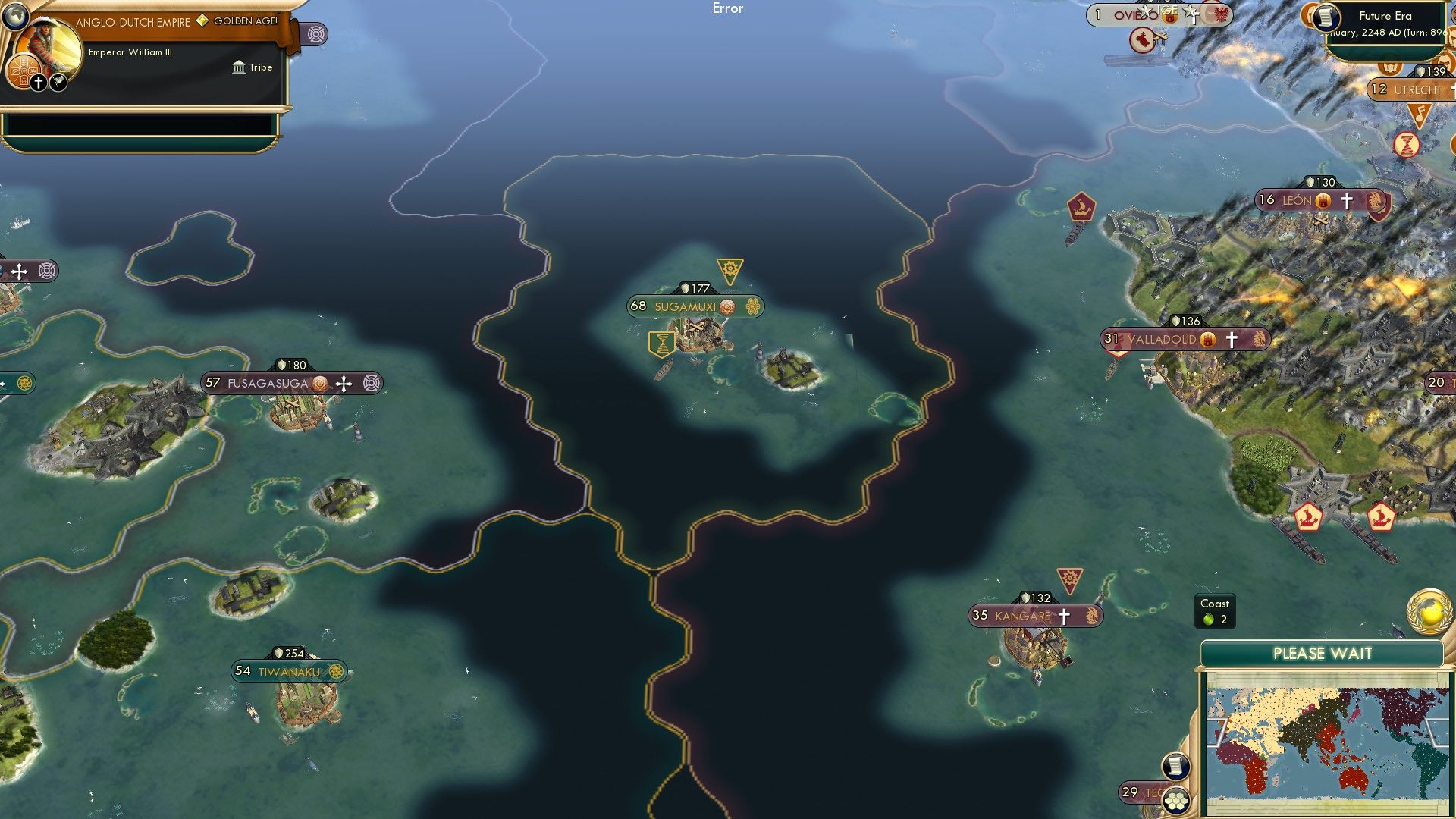This screenshot has width=1456, height=819.
Task: Click the honeycomb hex icon by the tech counter
Action: (x=1177, y=800)
